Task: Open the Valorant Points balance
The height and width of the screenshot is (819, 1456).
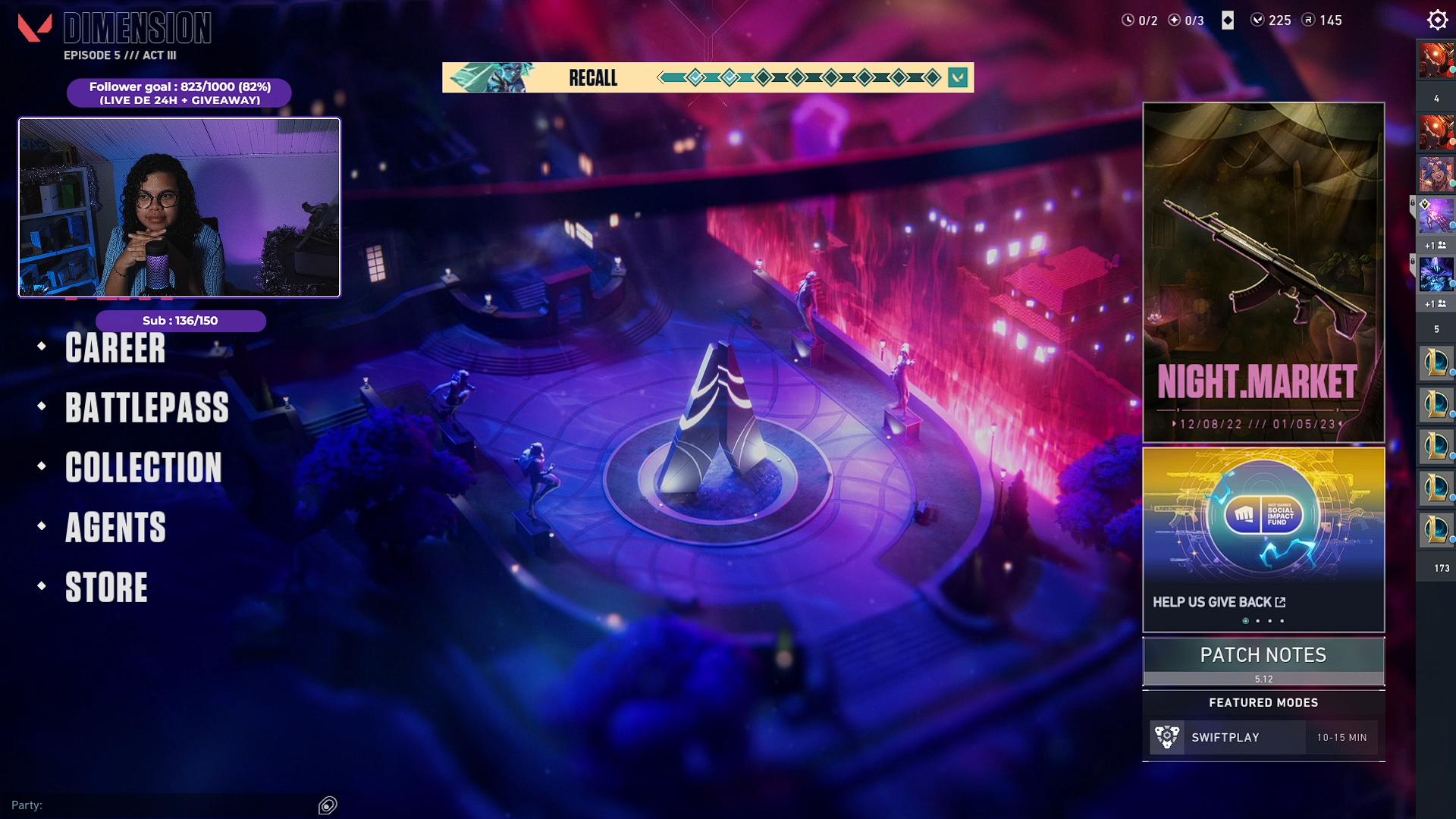Action: click(1271, 20)
